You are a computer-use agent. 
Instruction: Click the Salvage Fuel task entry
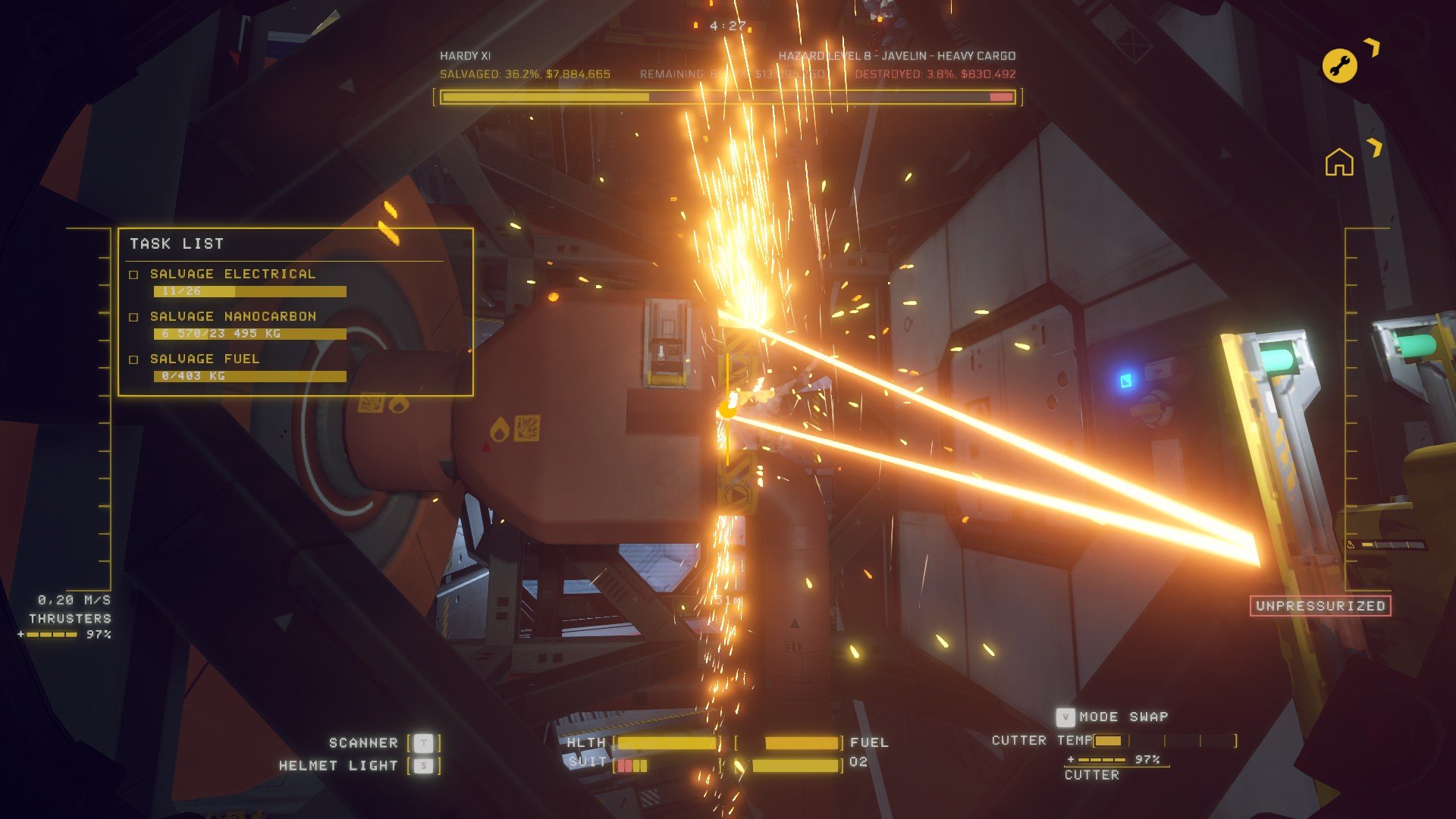click(x=204, y=359)
